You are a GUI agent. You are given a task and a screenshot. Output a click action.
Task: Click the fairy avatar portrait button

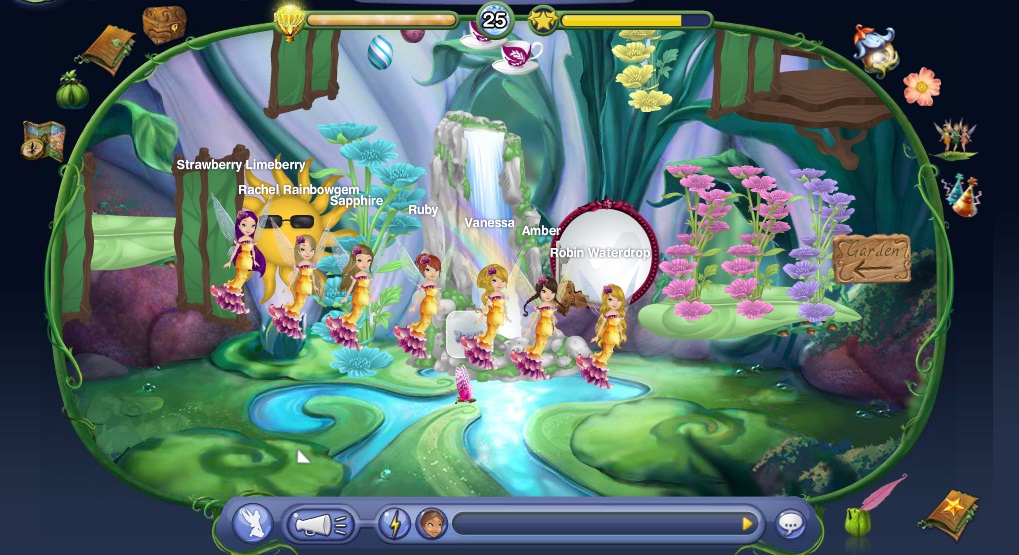[431, 523]
